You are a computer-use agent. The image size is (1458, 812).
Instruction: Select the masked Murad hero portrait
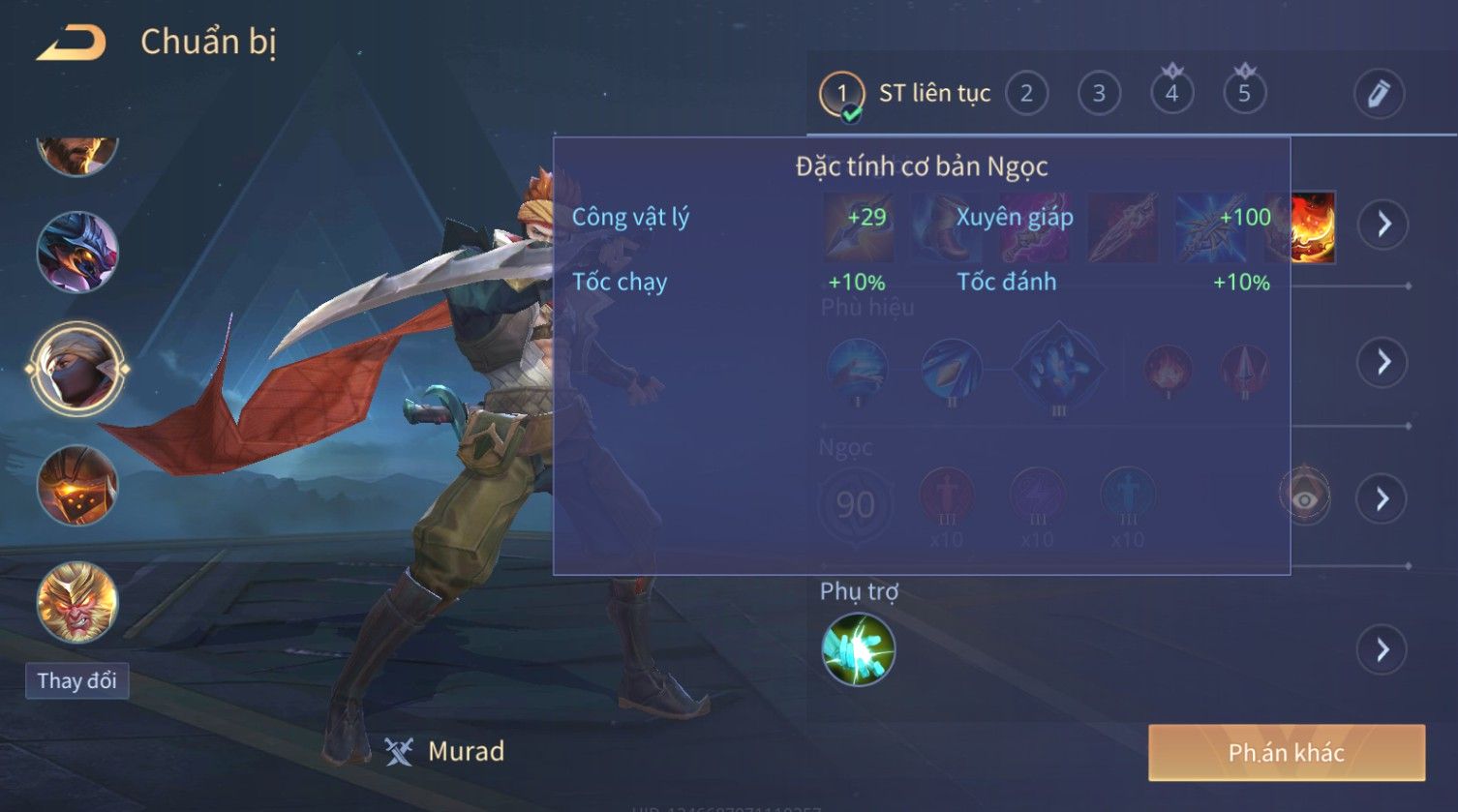point(77,370)
